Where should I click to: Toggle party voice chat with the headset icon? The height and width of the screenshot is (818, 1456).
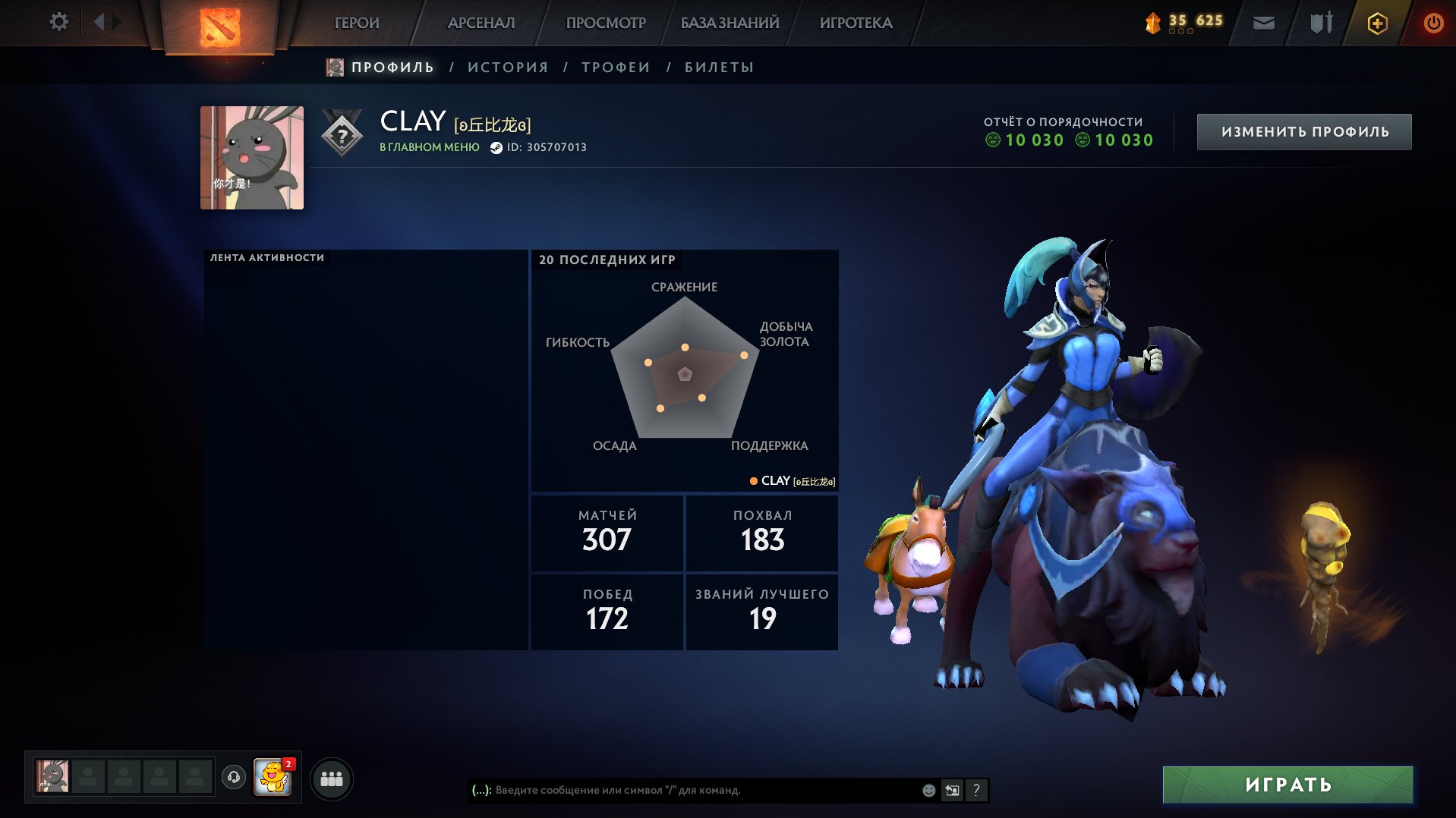[235, 778]
